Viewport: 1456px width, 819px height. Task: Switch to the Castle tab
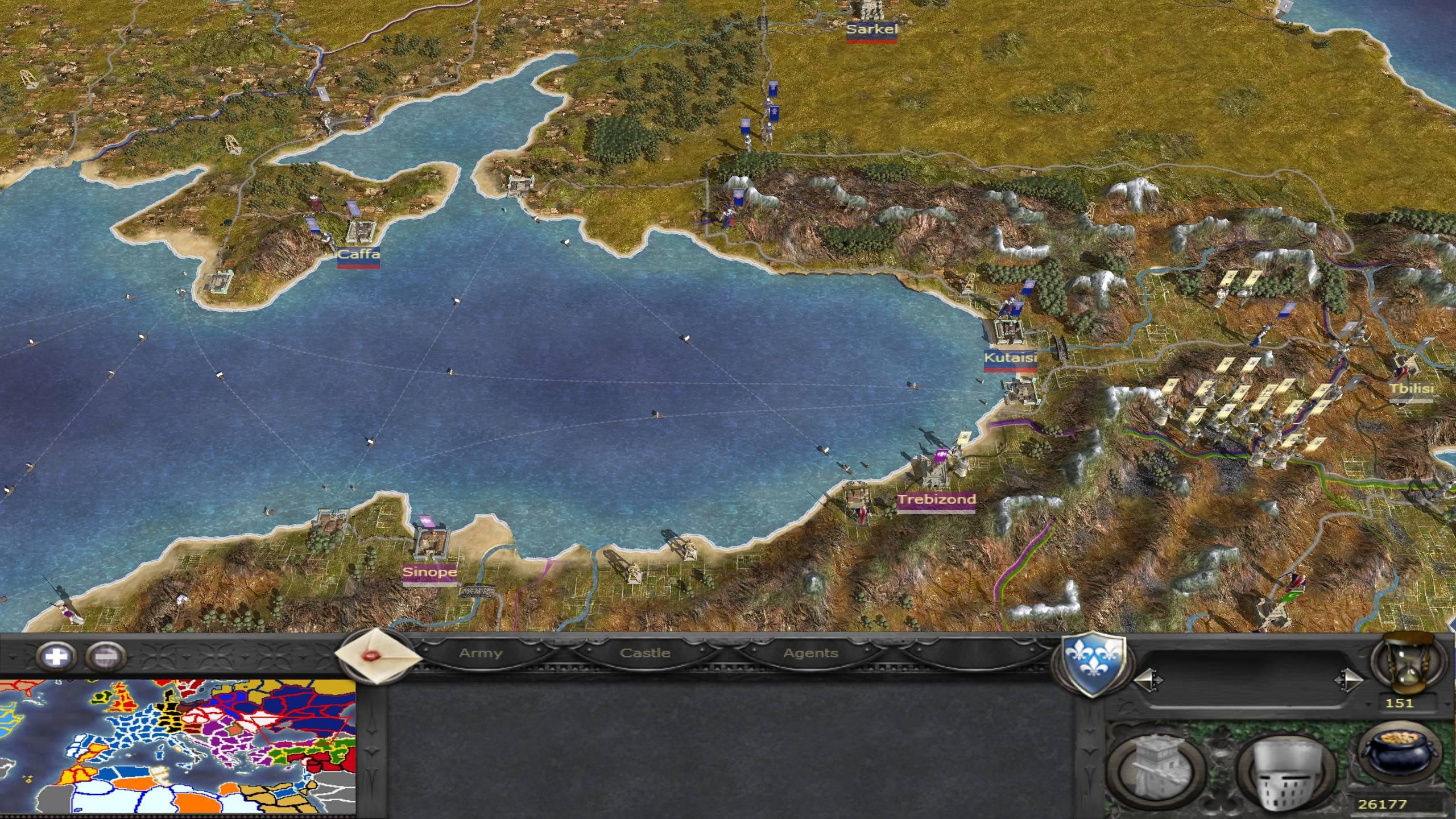(x=645, y=653)
